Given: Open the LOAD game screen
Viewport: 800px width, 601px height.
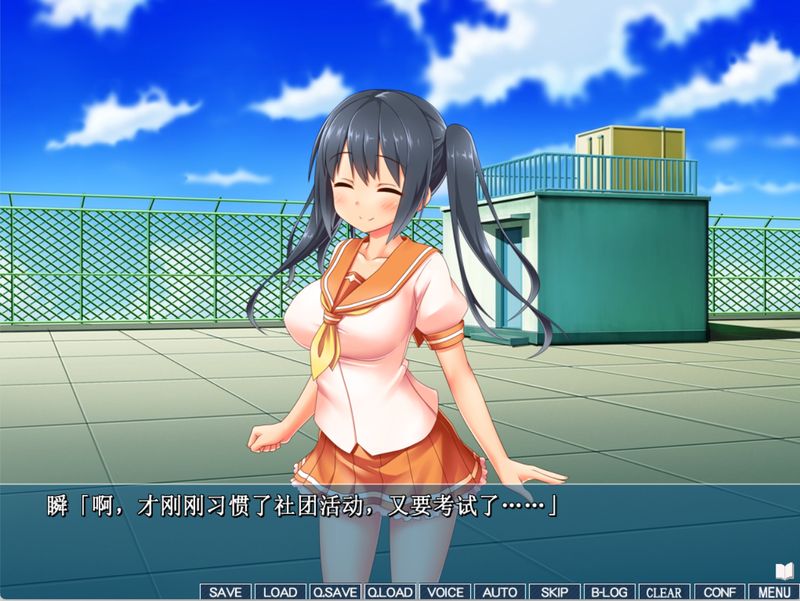Looking at the screenshot, I should (280, 592).
